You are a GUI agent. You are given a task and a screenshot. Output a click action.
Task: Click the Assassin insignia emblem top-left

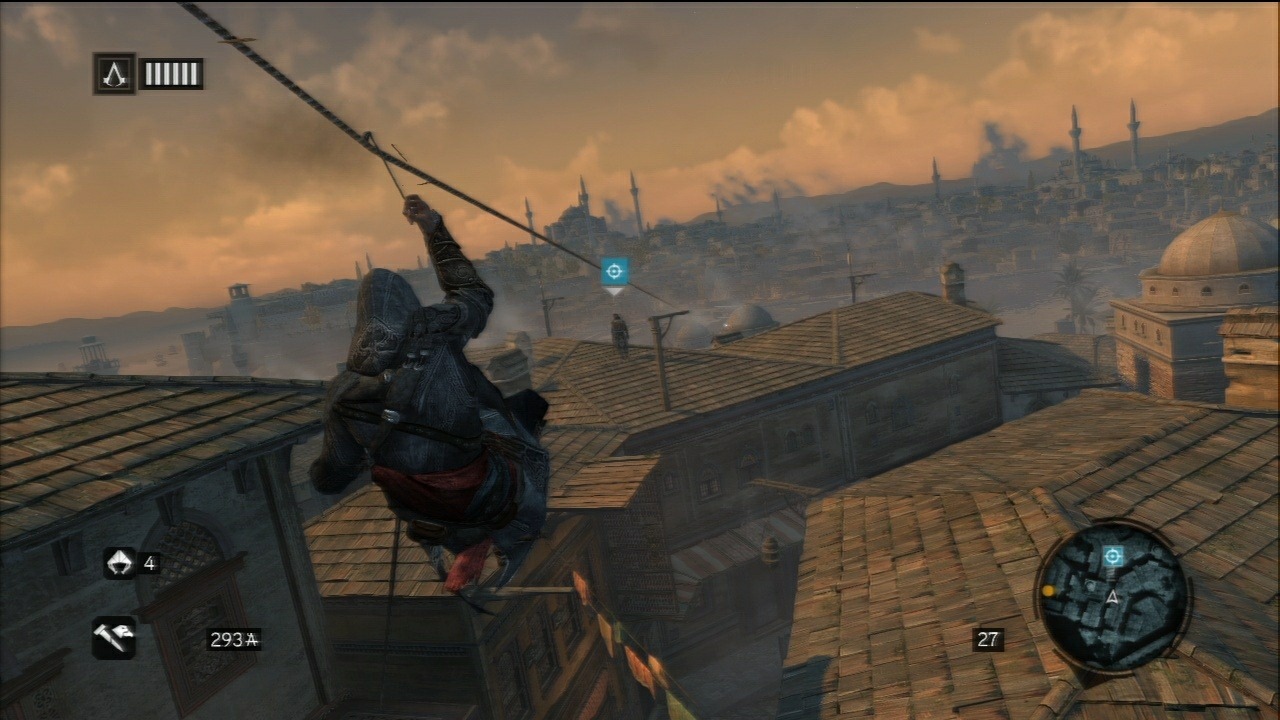(113, 73)
